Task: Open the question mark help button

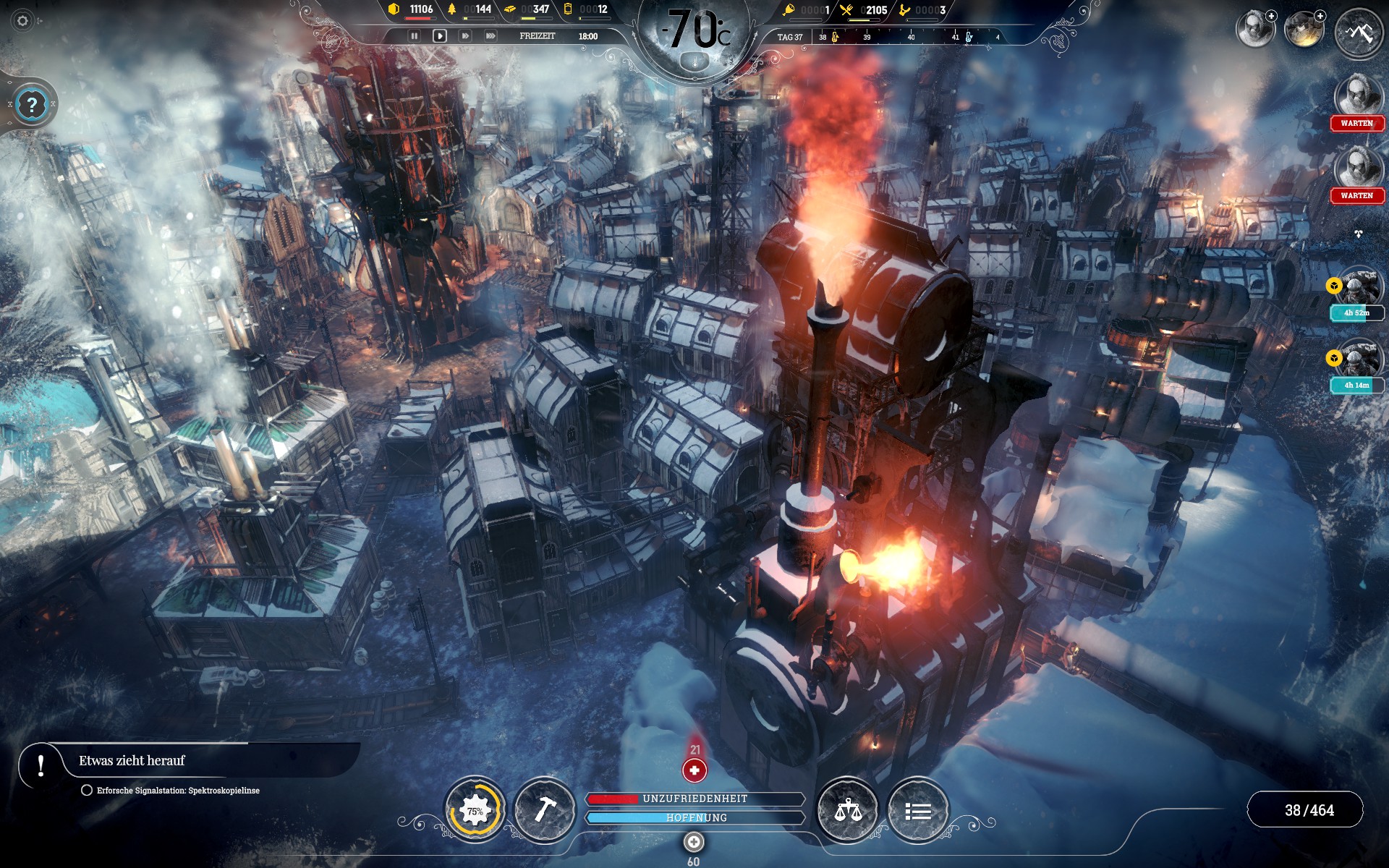Action: [x=32, y=105]
